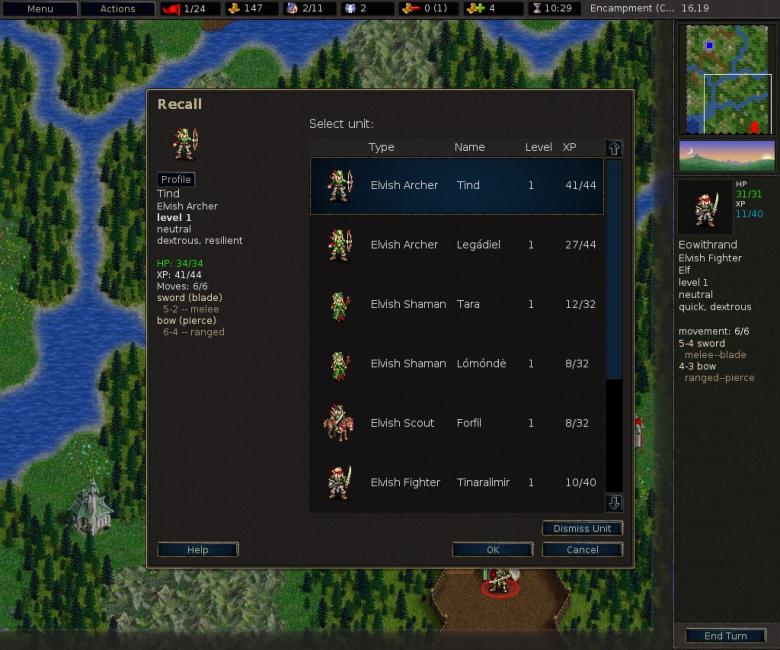
Task: Click the unit list scroll-down arrow
Action: coord(614,503)
